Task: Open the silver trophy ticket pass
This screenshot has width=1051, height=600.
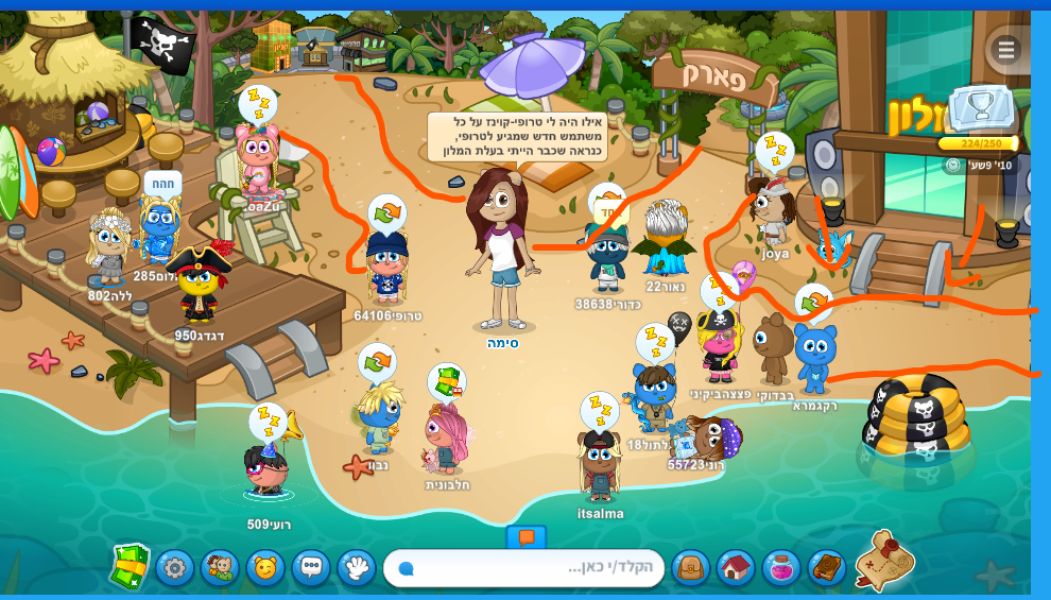Action: pos(980,112)
